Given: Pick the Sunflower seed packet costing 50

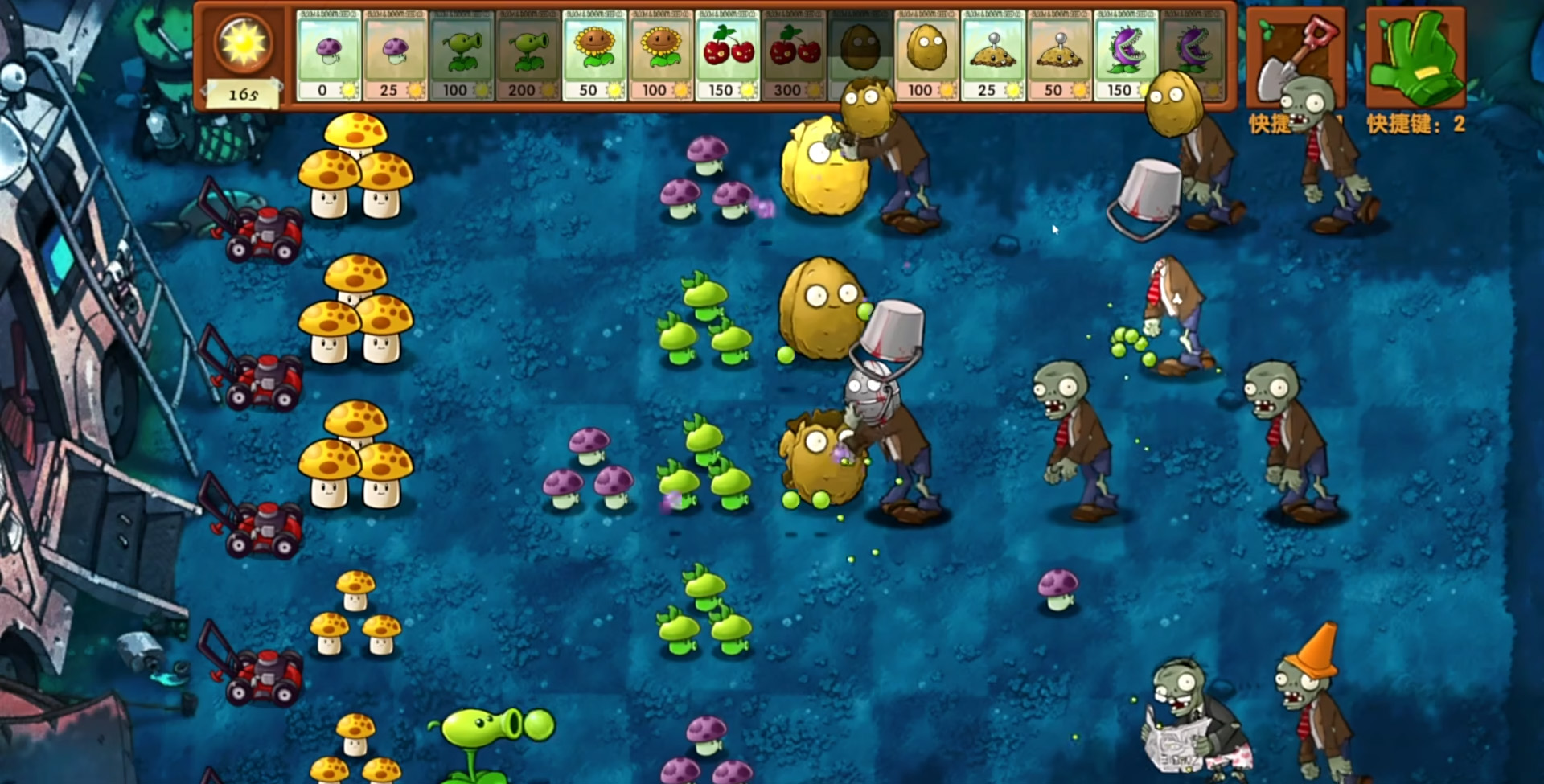Looking at the screenshot, I should click(x=594, y=55).
